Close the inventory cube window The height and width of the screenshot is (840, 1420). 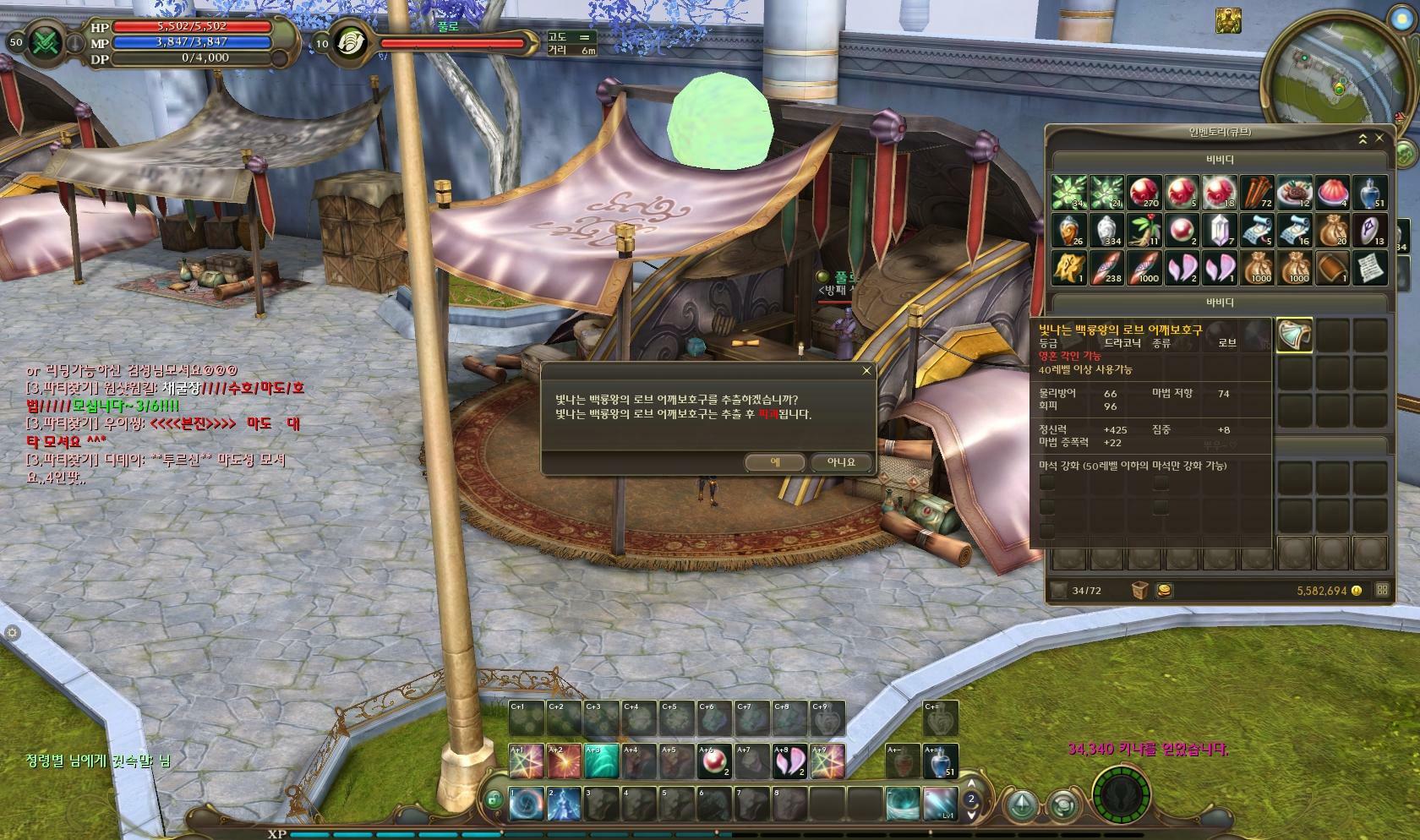(1380, 138)
